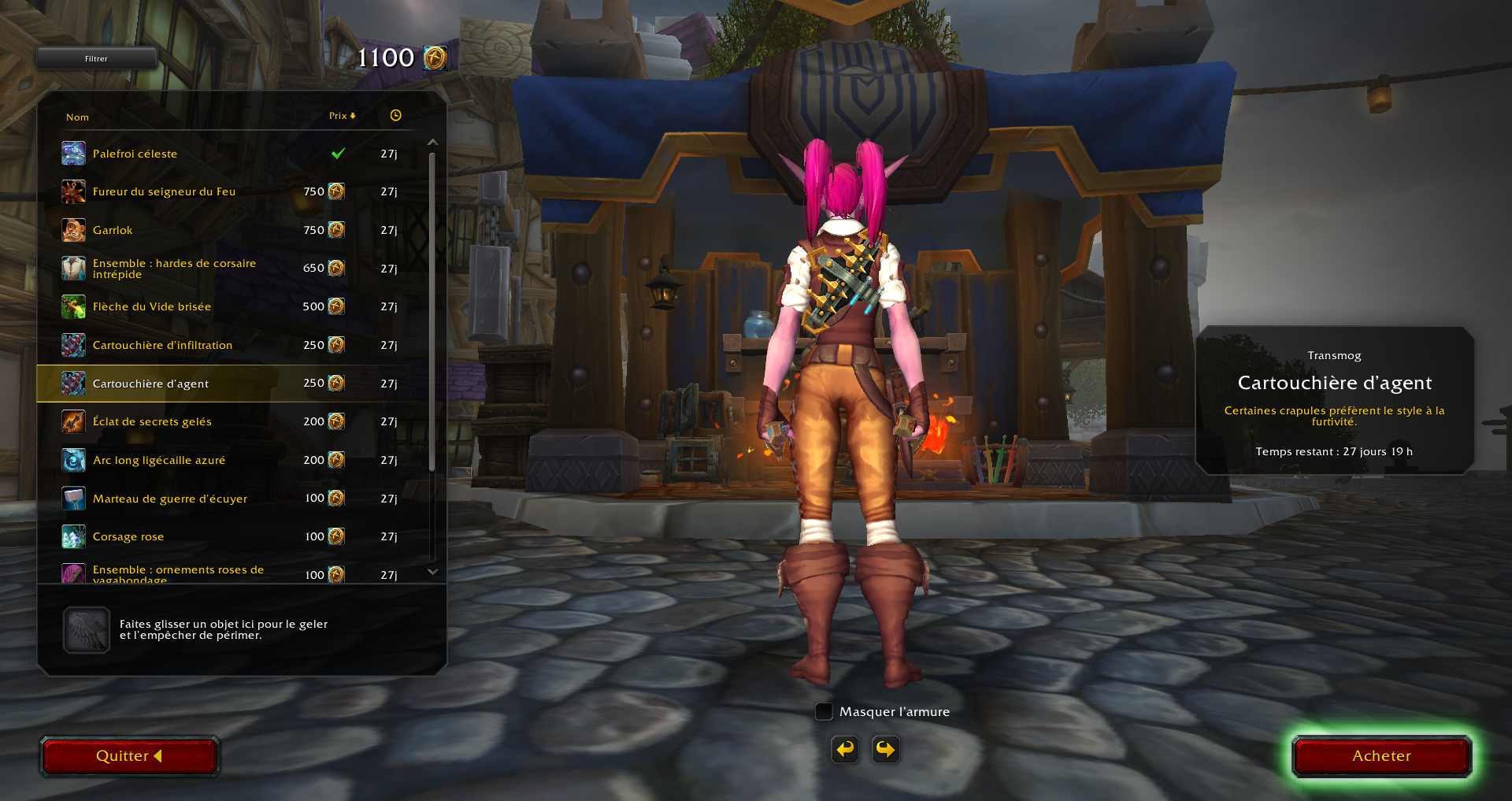Sort the list by Nom column
The width and height of the screenshot is (1512, 801).
pyautogui.click(x=77, y=117)
